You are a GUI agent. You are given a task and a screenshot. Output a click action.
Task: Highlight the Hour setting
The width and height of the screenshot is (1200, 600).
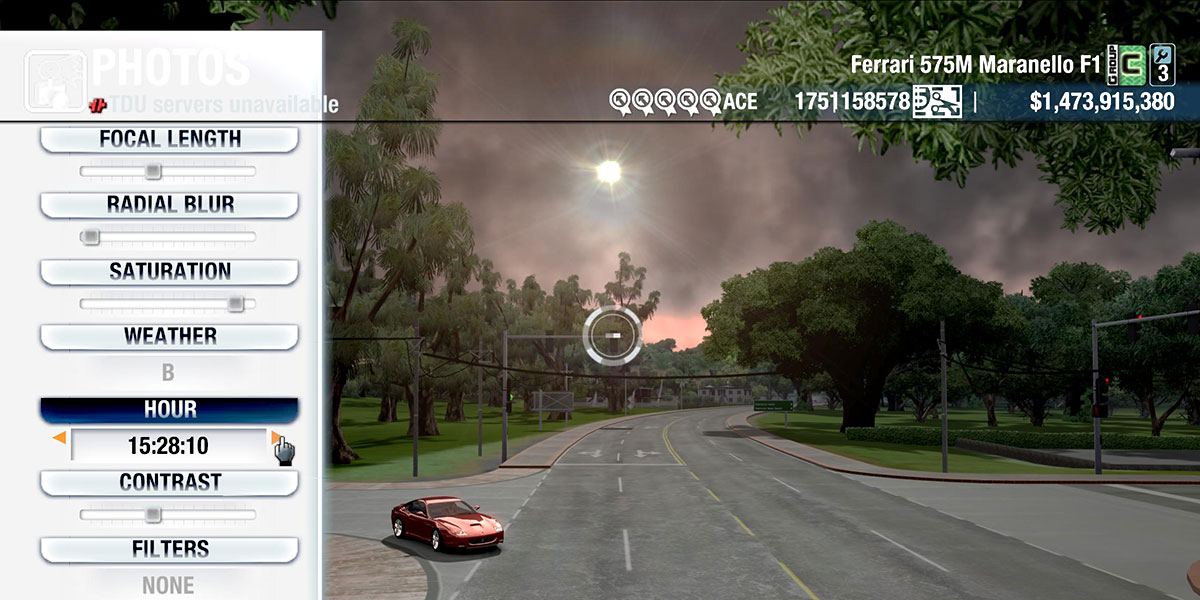[x=169, y=410]
